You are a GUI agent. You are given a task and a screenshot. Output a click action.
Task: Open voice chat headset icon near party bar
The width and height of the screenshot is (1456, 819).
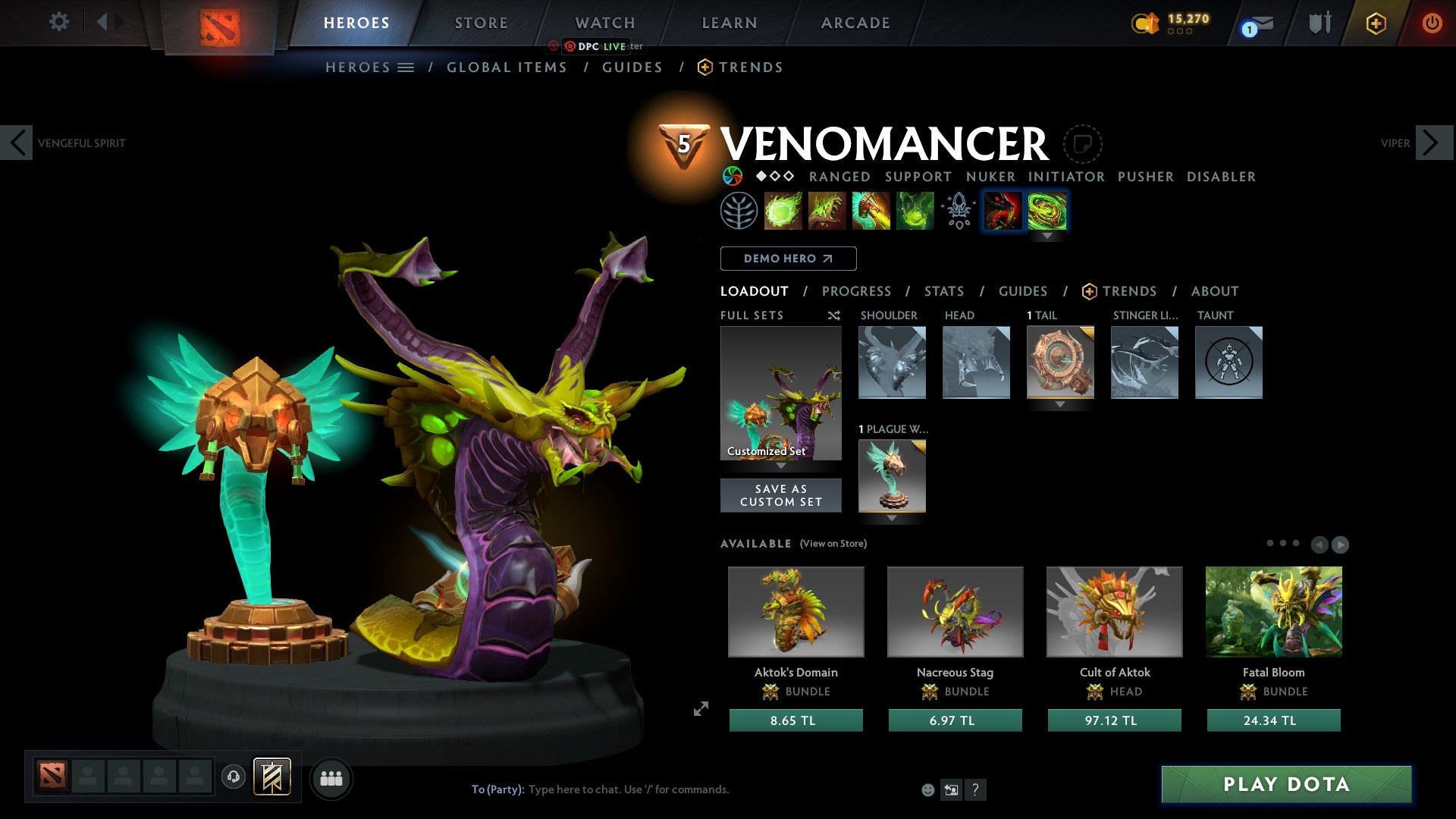[x=234, y=778]
